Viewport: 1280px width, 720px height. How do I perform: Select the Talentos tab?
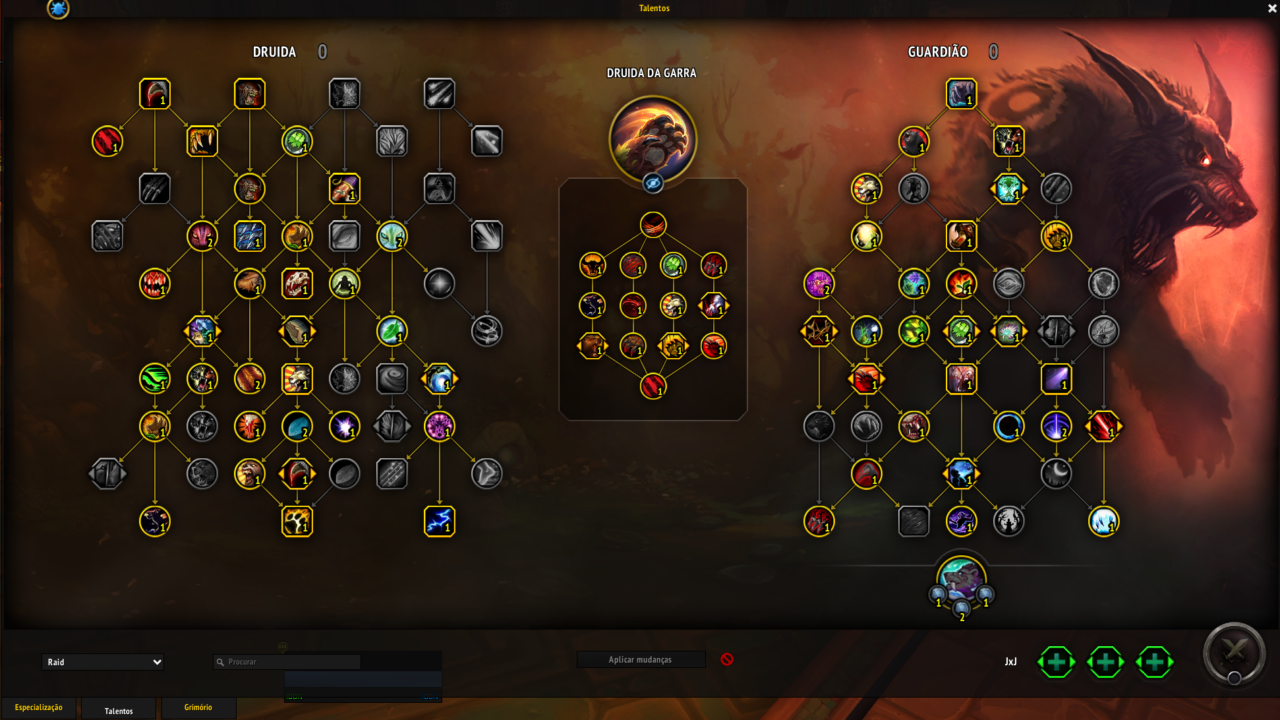(x=119, y=710)
